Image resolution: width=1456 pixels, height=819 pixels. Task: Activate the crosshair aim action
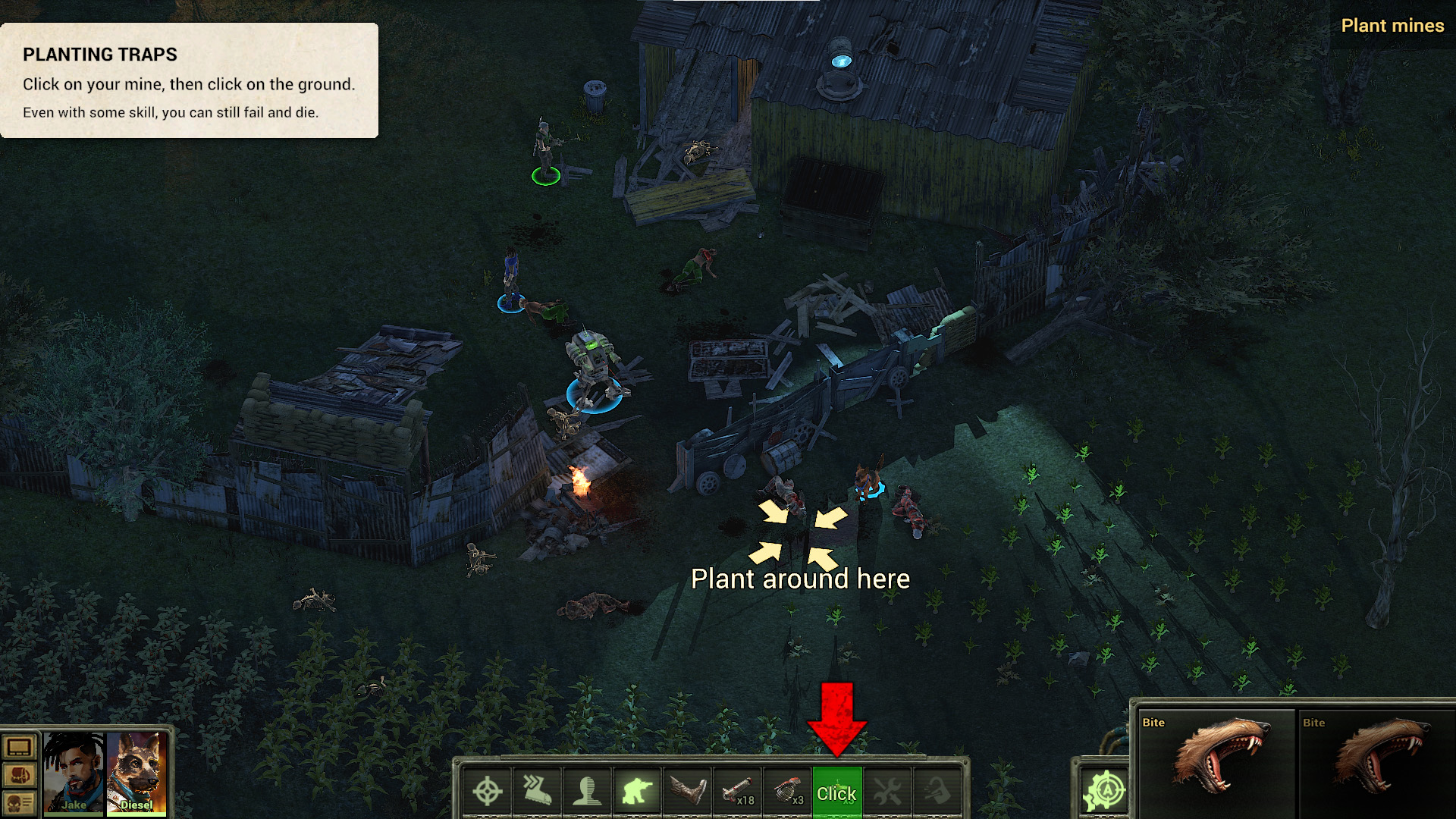[x=487, y=792]
